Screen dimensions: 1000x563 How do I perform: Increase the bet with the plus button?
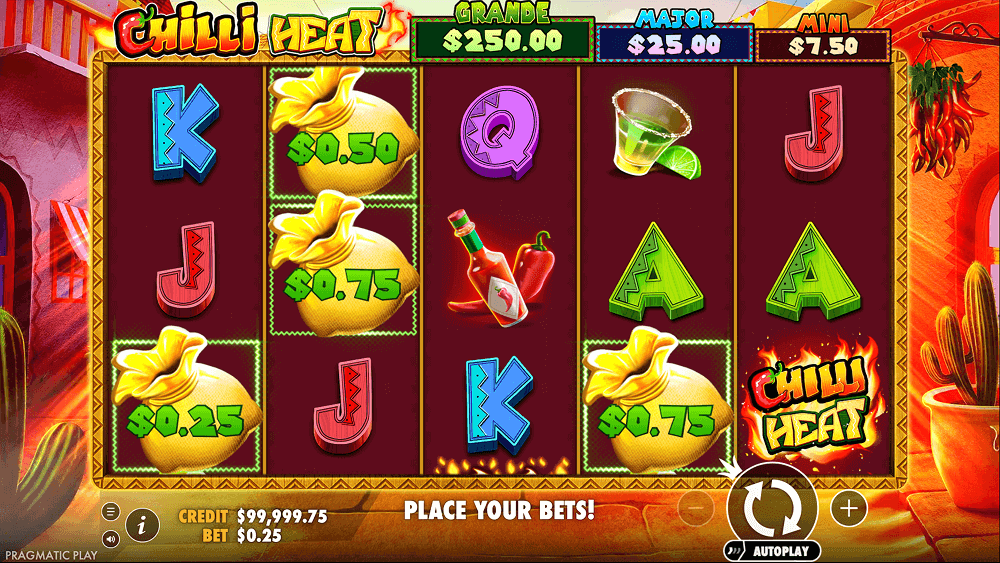pyautogui.click(x=849, y=509)
